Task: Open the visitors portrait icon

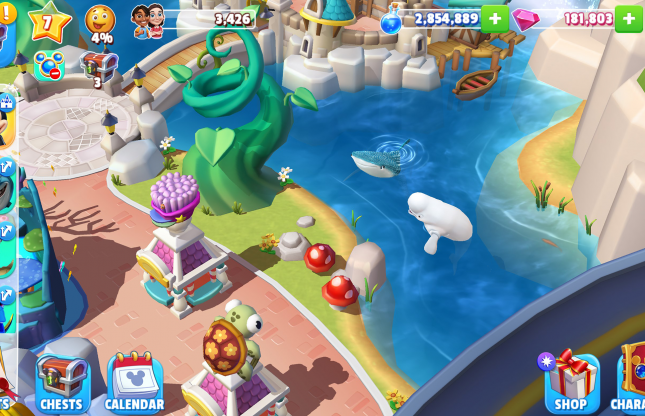Action: tap(148, 20)
